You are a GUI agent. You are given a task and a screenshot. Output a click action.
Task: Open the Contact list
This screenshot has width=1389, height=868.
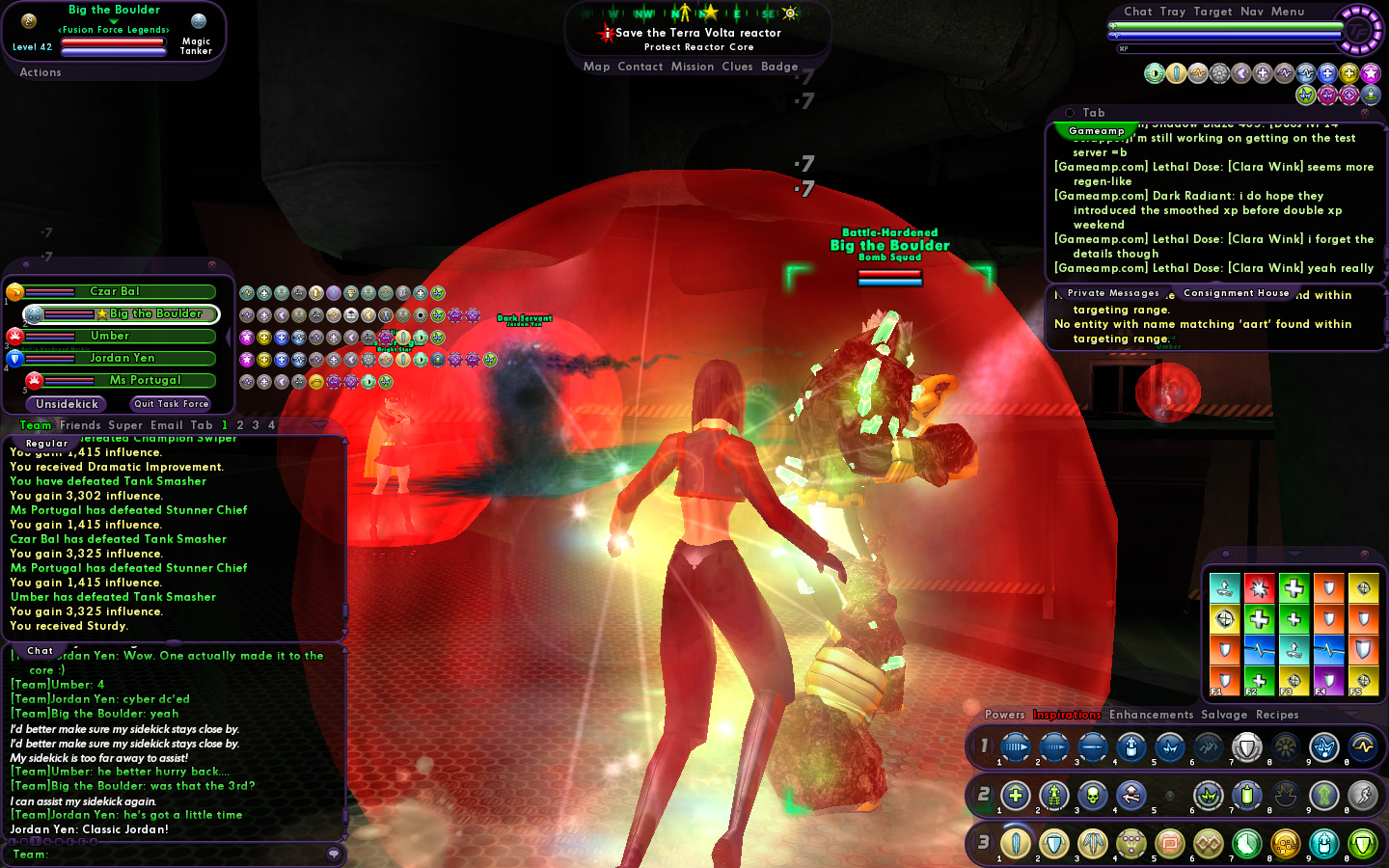pyautogui.click(x=640, y=67)
